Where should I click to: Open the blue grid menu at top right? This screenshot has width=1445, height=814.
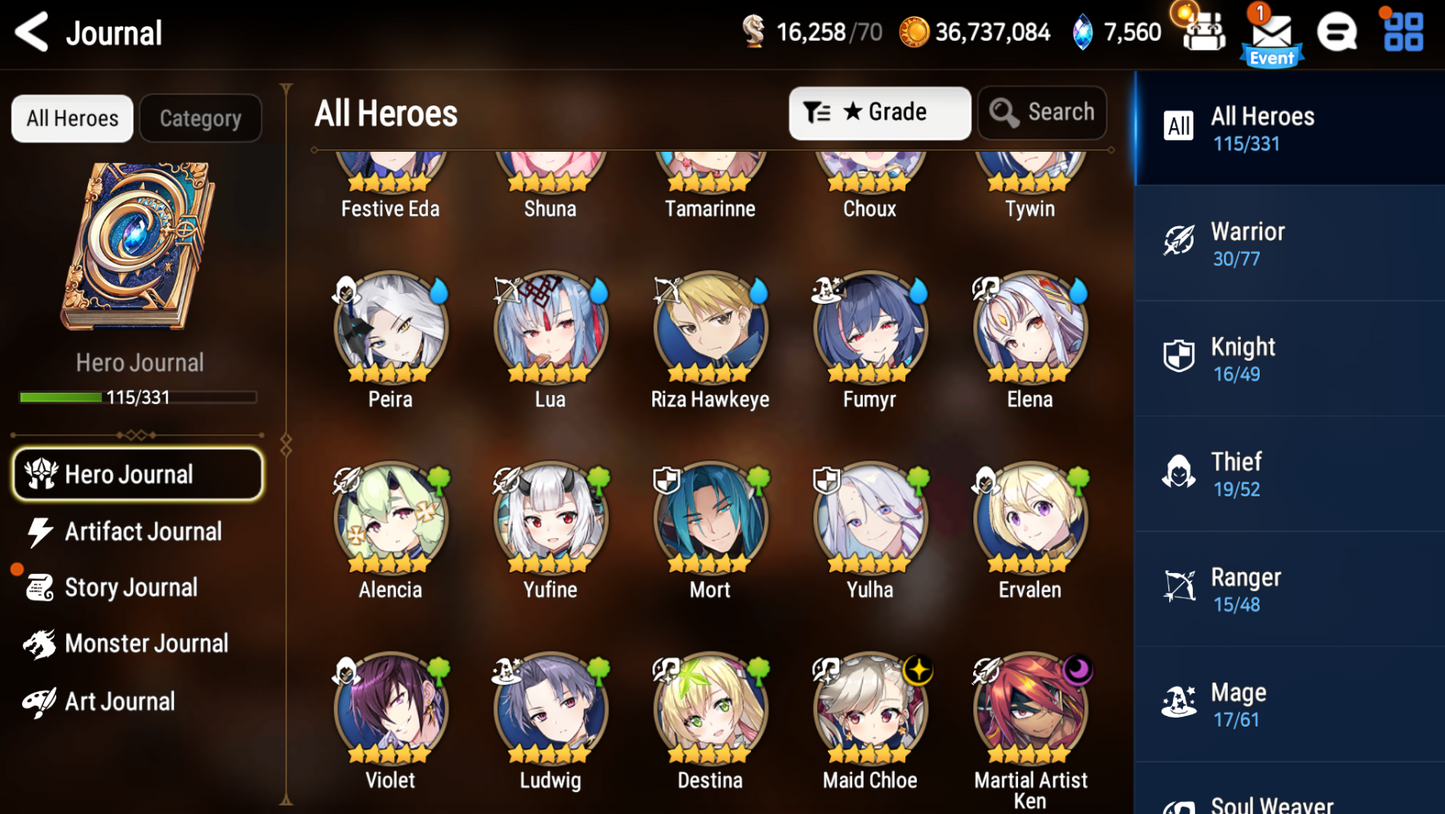tap(1403, 31)
